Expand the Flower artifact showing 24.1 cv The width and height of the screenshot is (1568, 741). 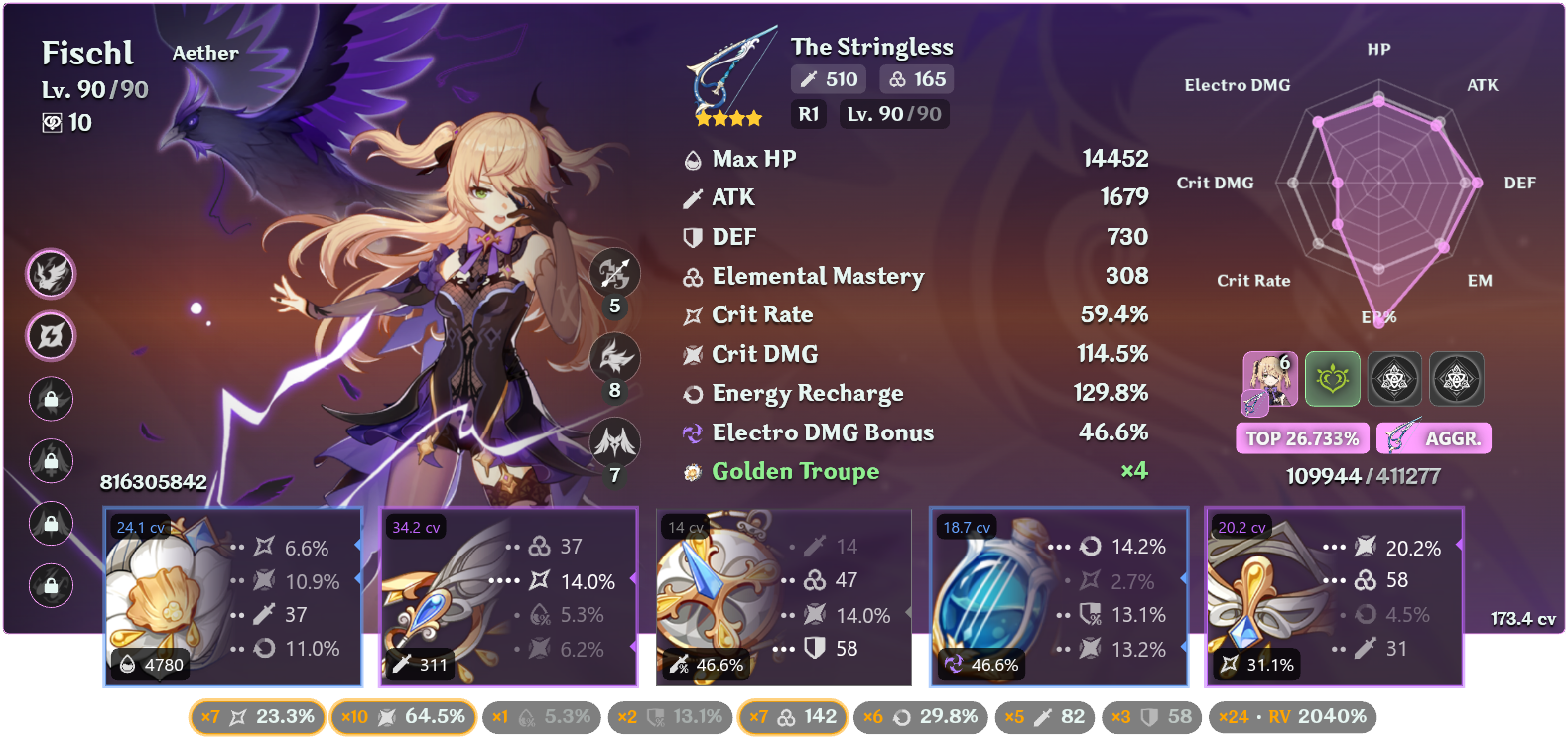pos(233,597)
